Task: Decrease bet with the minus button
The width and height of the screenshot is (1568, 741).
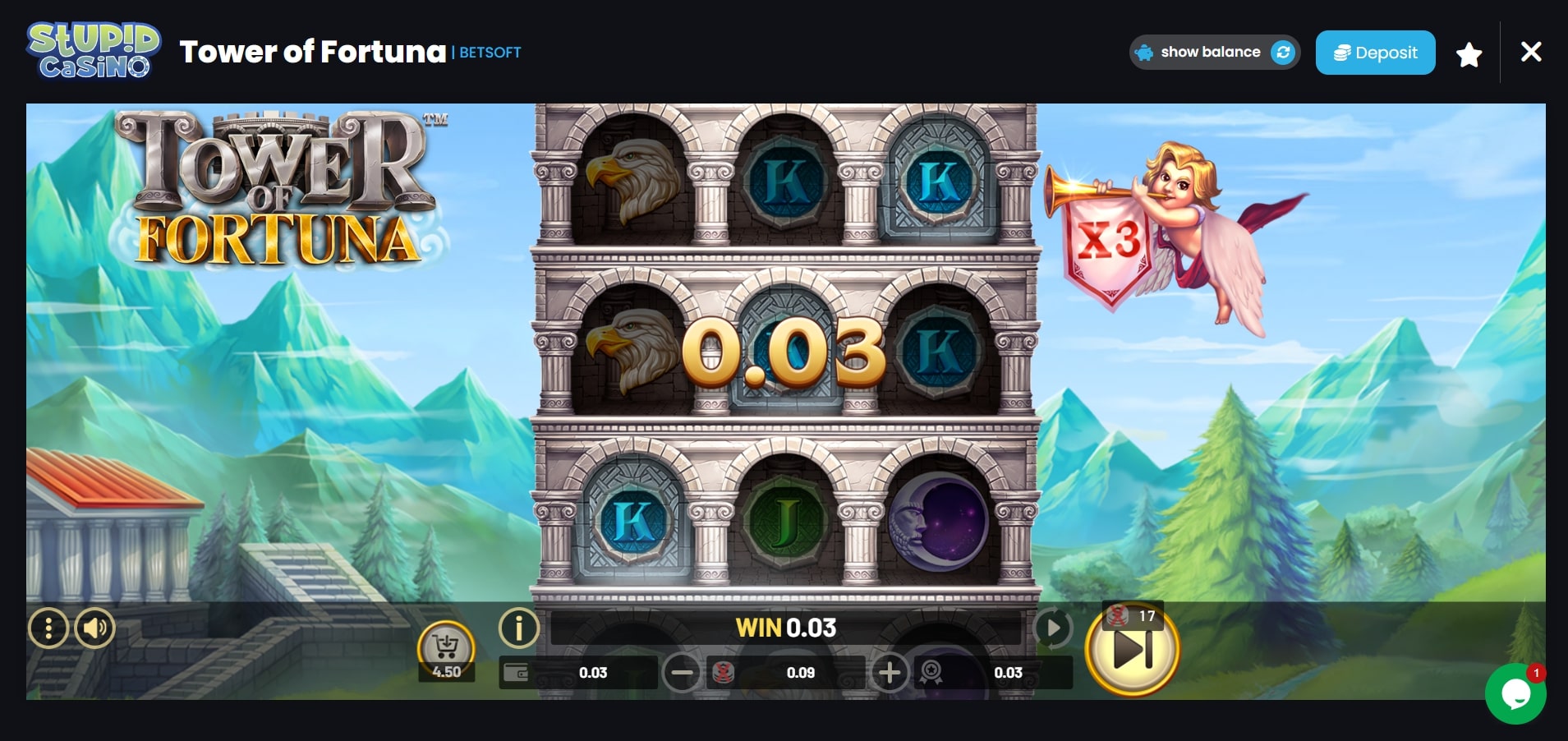Action: pos(681,672)
